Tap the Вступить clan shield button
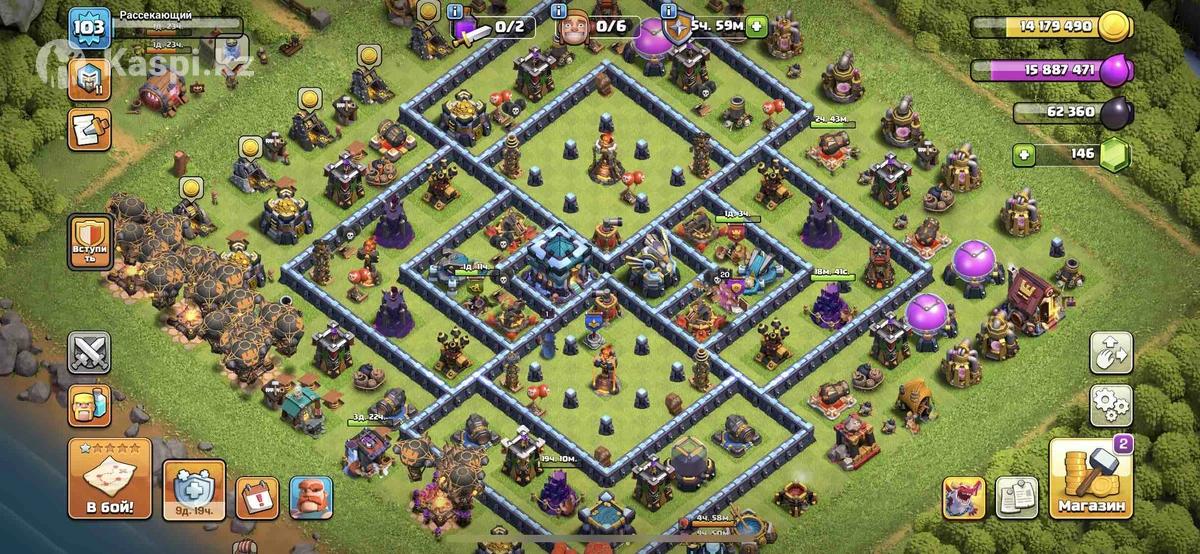1200x554 pixels. pos(89,242)
